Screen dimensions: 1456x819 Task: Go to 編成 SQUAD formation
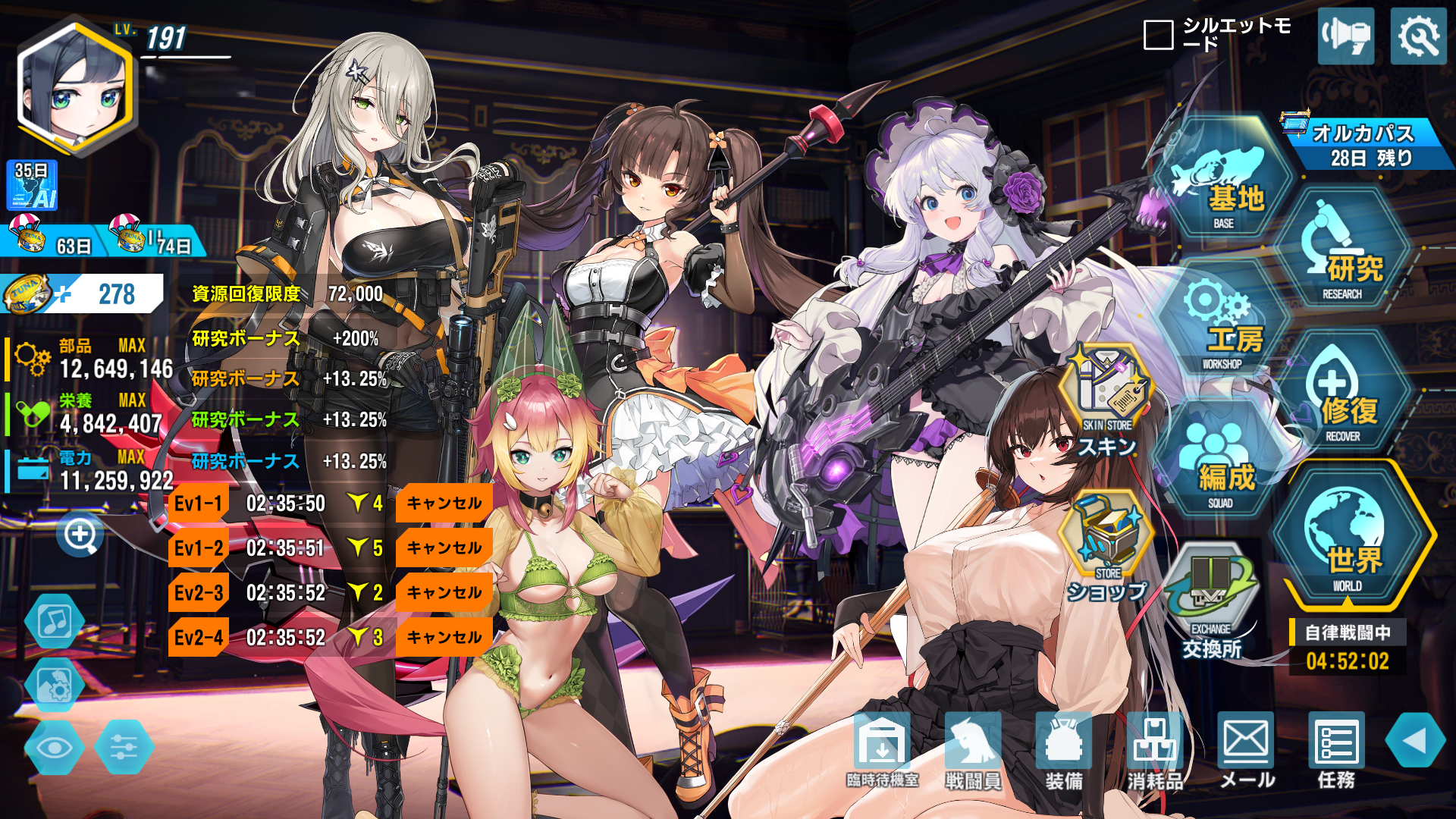coord(1222,464)
